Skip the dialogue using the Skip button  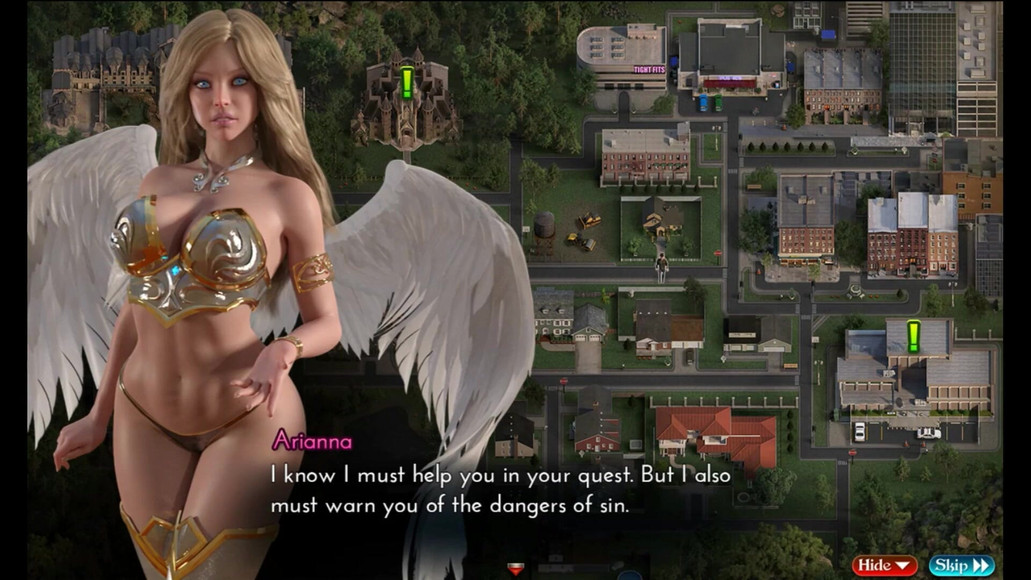[x=960, y=566]
